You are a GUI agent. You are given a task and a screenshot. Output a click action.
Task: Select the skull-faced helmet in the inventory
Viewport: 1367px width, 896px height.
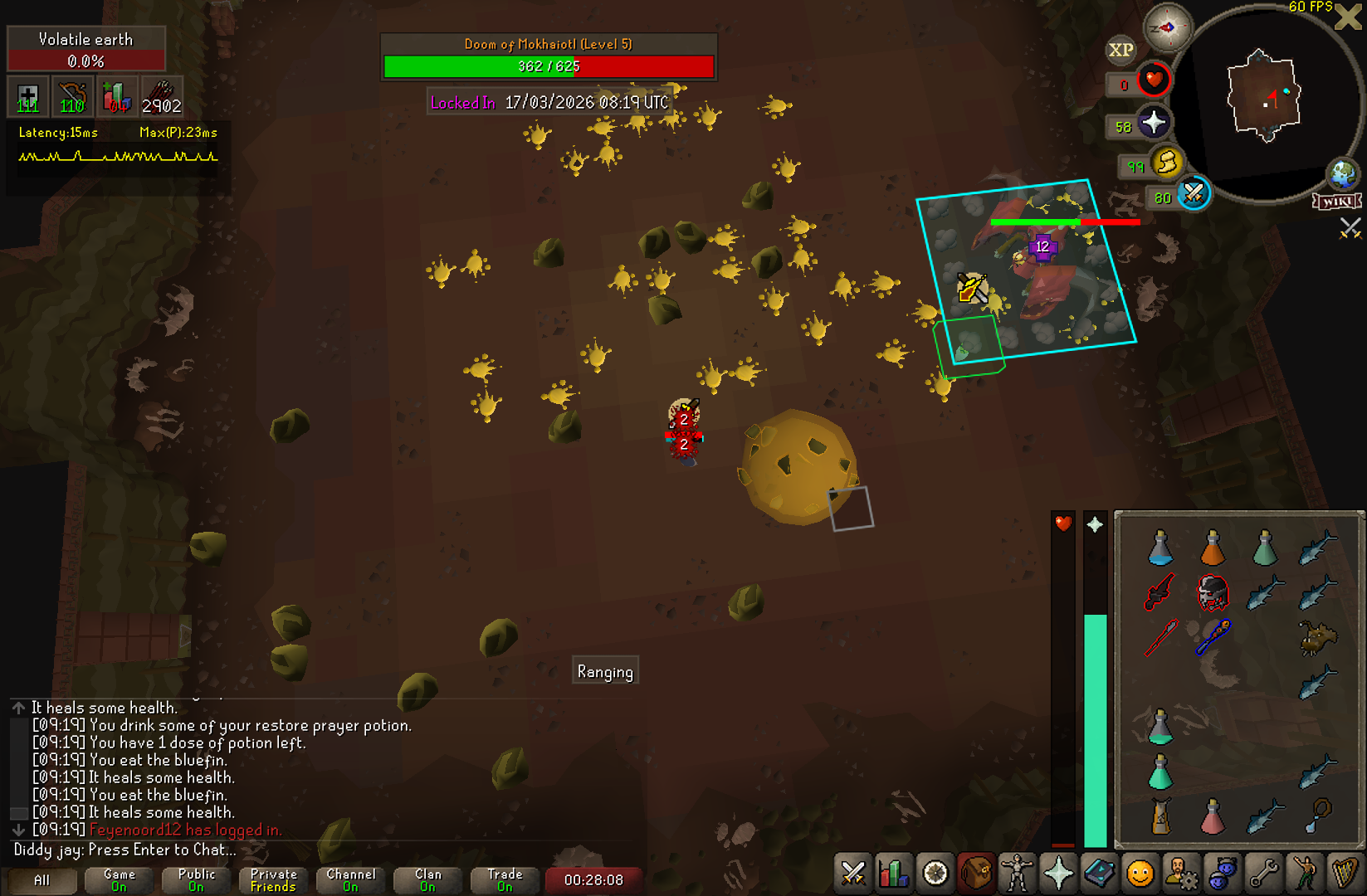pyautogui.click(x=1213, y=592)
